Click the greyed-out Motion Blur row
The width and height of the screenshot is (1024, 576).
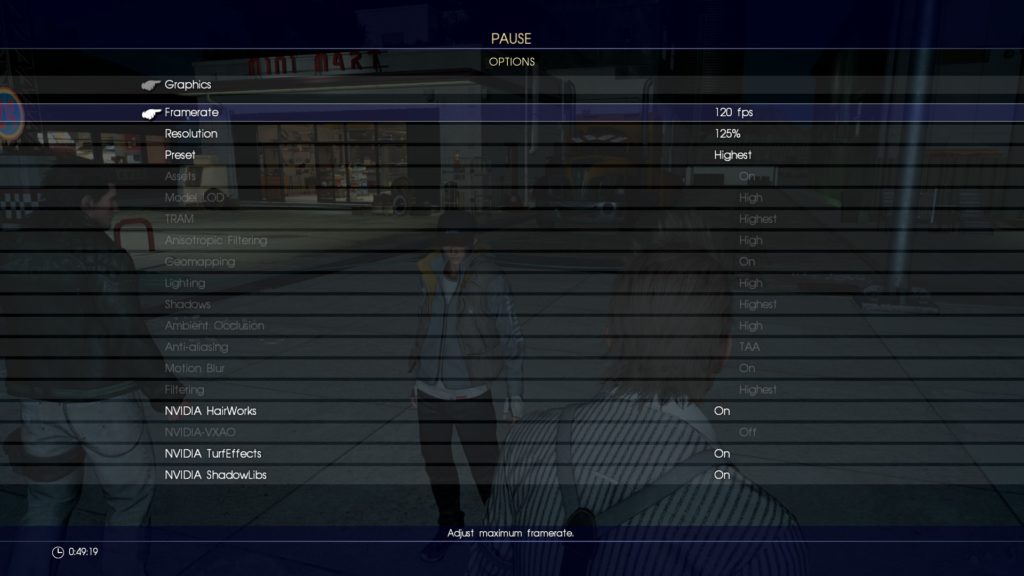[194, 369]
